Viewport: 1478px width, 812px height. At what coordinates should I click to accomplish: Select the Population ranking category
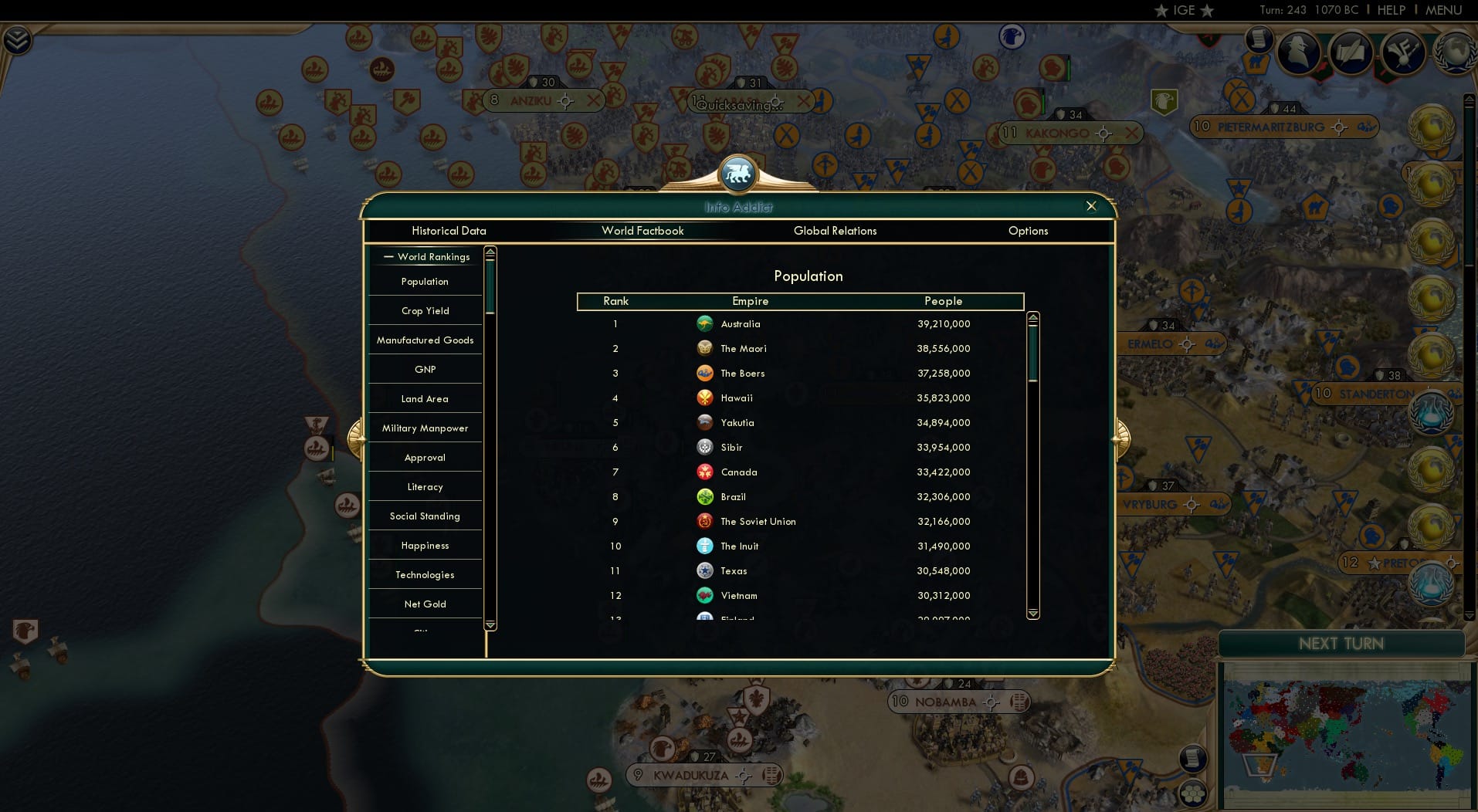click(424, 281)
